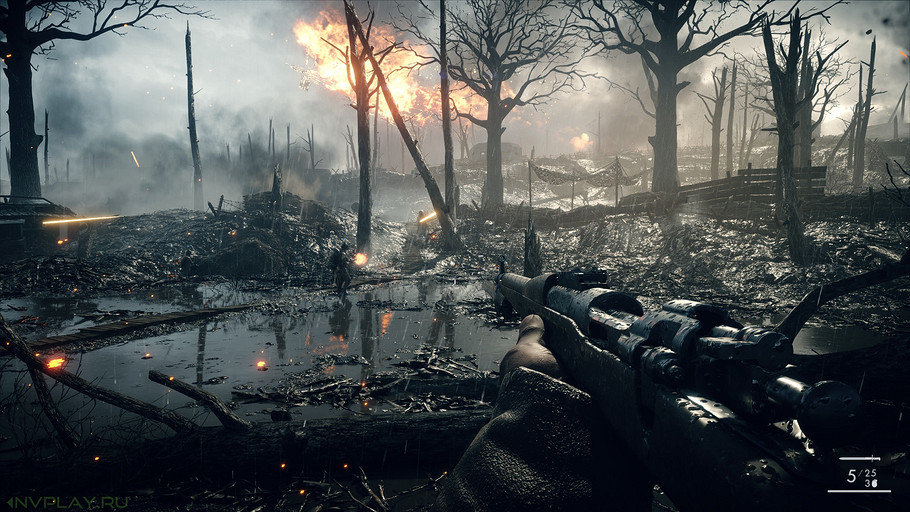Select the bayonet melee weapon icon
Image resolution: width=910 pixels, height=512 pixels.
(x=859, y=459)
